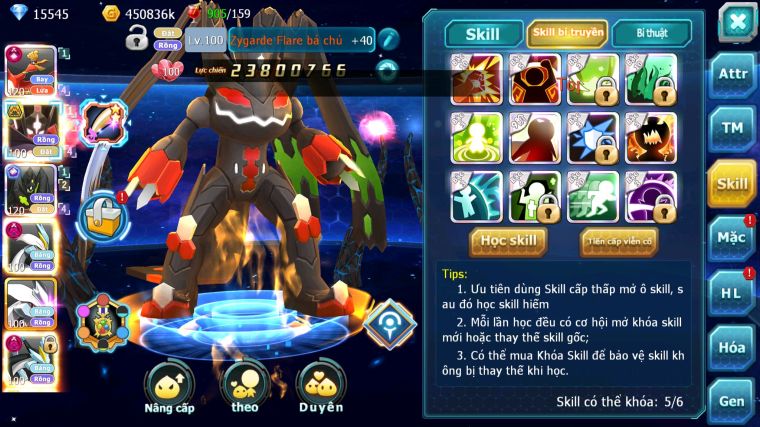Edit the Pokémon name with pencil icon
This screenshot has width=760, height=427.
coord(388,40)
